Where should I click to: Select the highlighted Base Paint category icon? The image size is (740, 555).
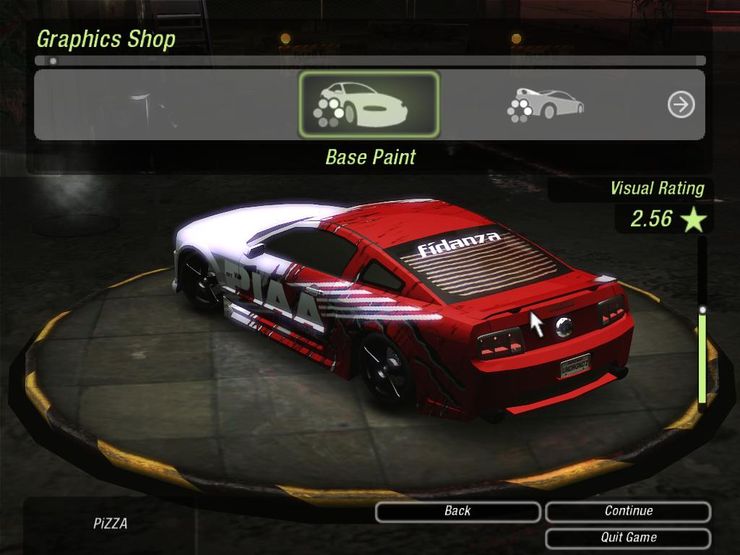[368, 104]
